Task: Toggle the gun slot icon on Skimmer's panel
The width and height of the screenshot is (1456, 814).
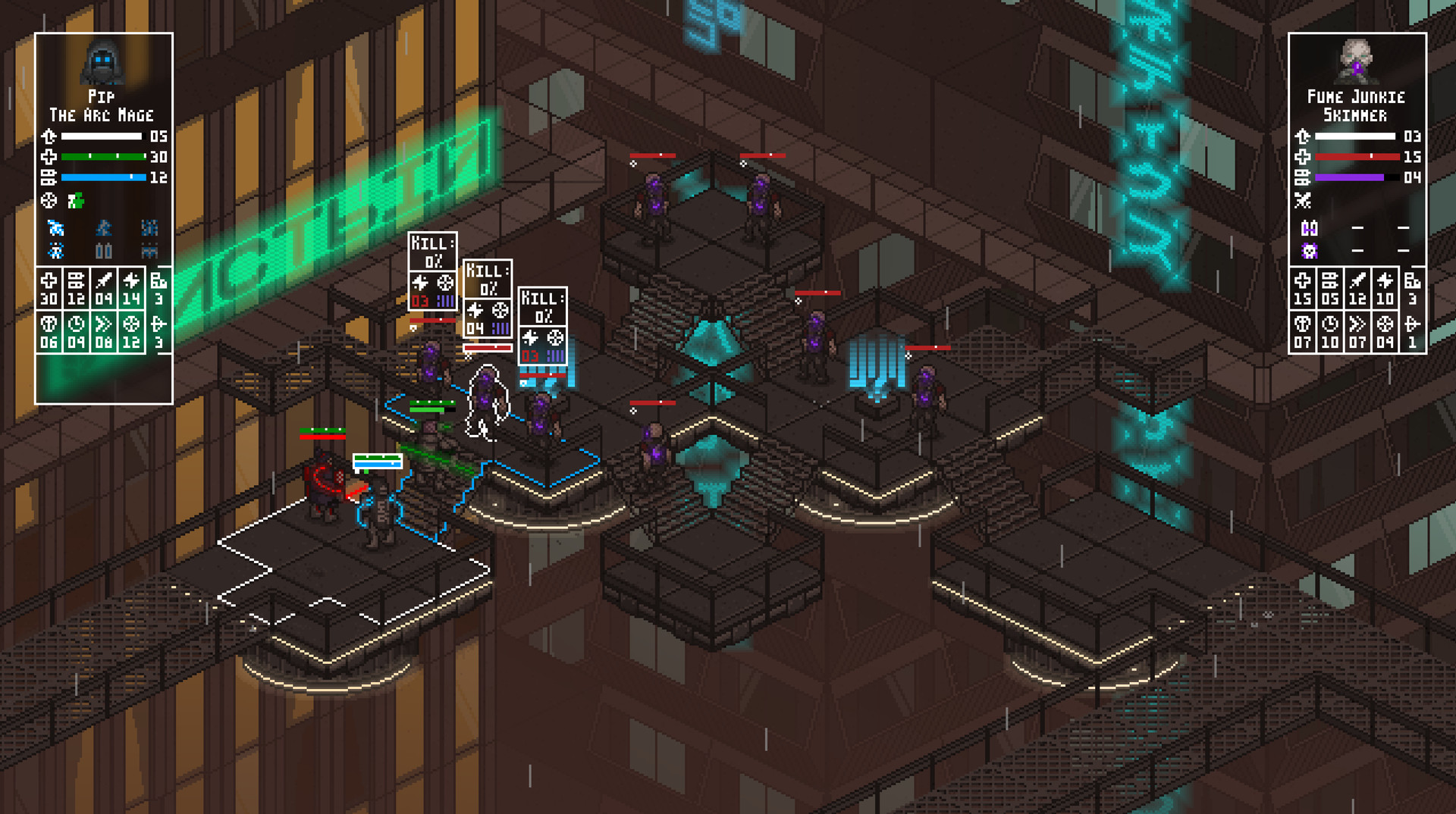Action: pos(1310,227)
